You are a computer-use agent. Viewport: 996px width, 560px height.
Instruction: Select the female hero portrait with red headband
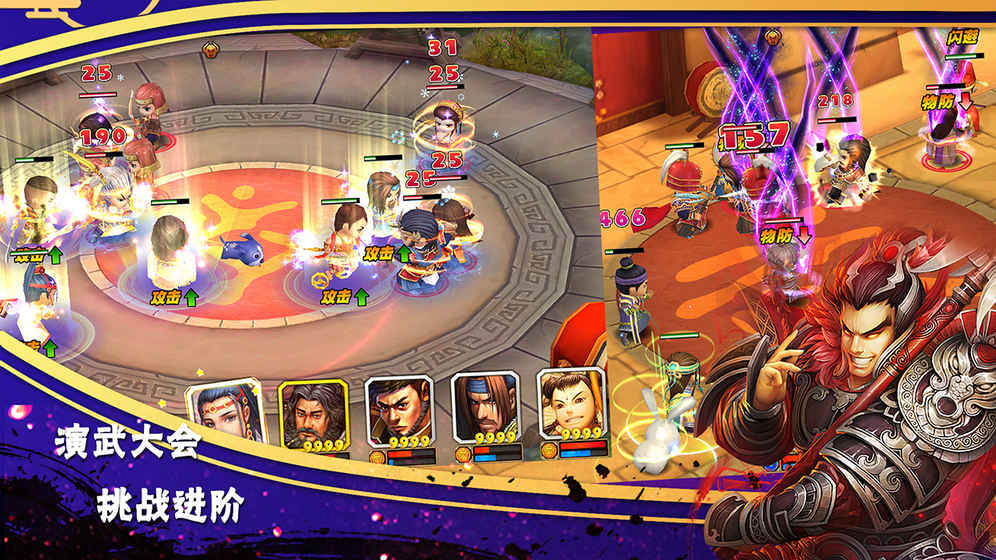pos(223,412)
